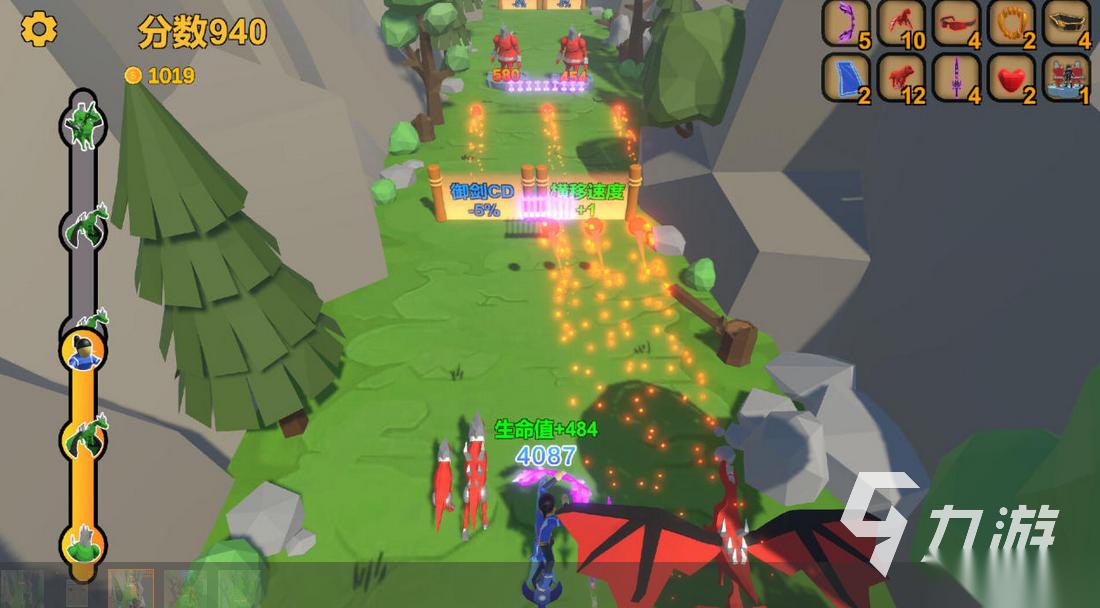Pick the black and gold boat slot
This screenshot has width=1100, height=608.
pos(1067,23)
